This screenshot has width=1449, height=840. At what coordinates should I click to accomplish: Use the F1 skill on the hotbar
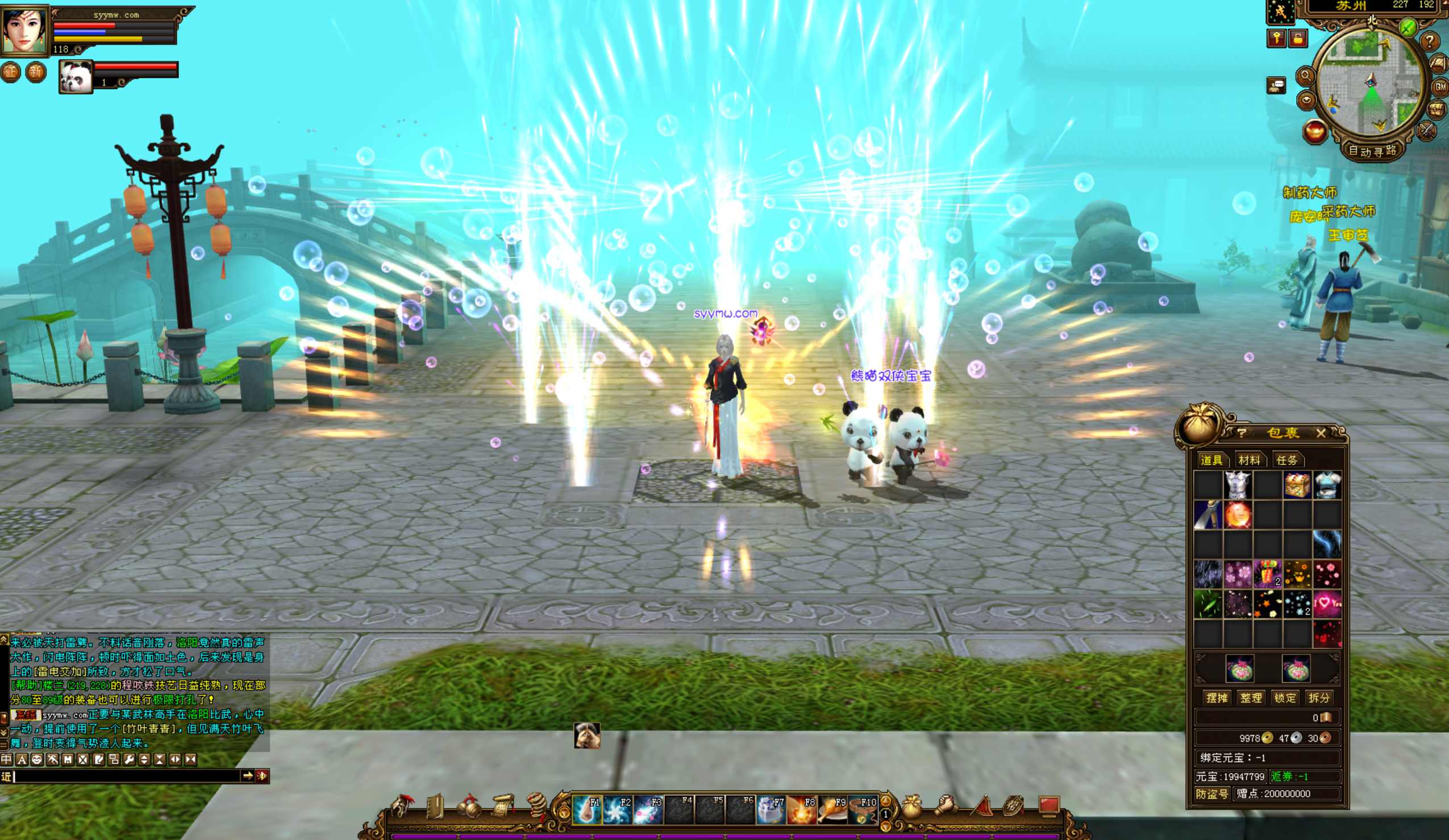coord(586,810)
